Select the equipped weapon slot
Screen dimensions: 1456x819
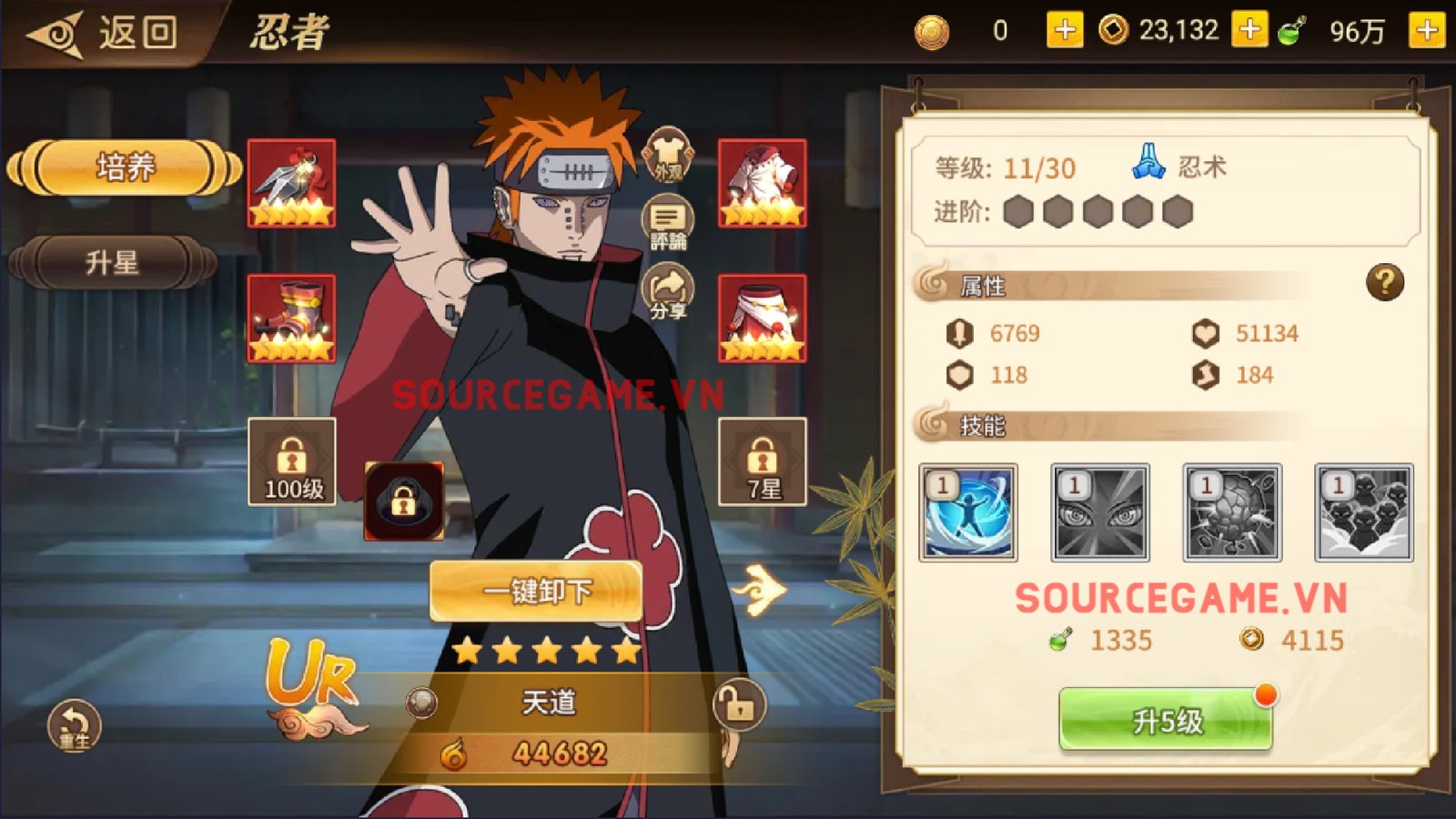pyautogui.click(x=292, y=183)
